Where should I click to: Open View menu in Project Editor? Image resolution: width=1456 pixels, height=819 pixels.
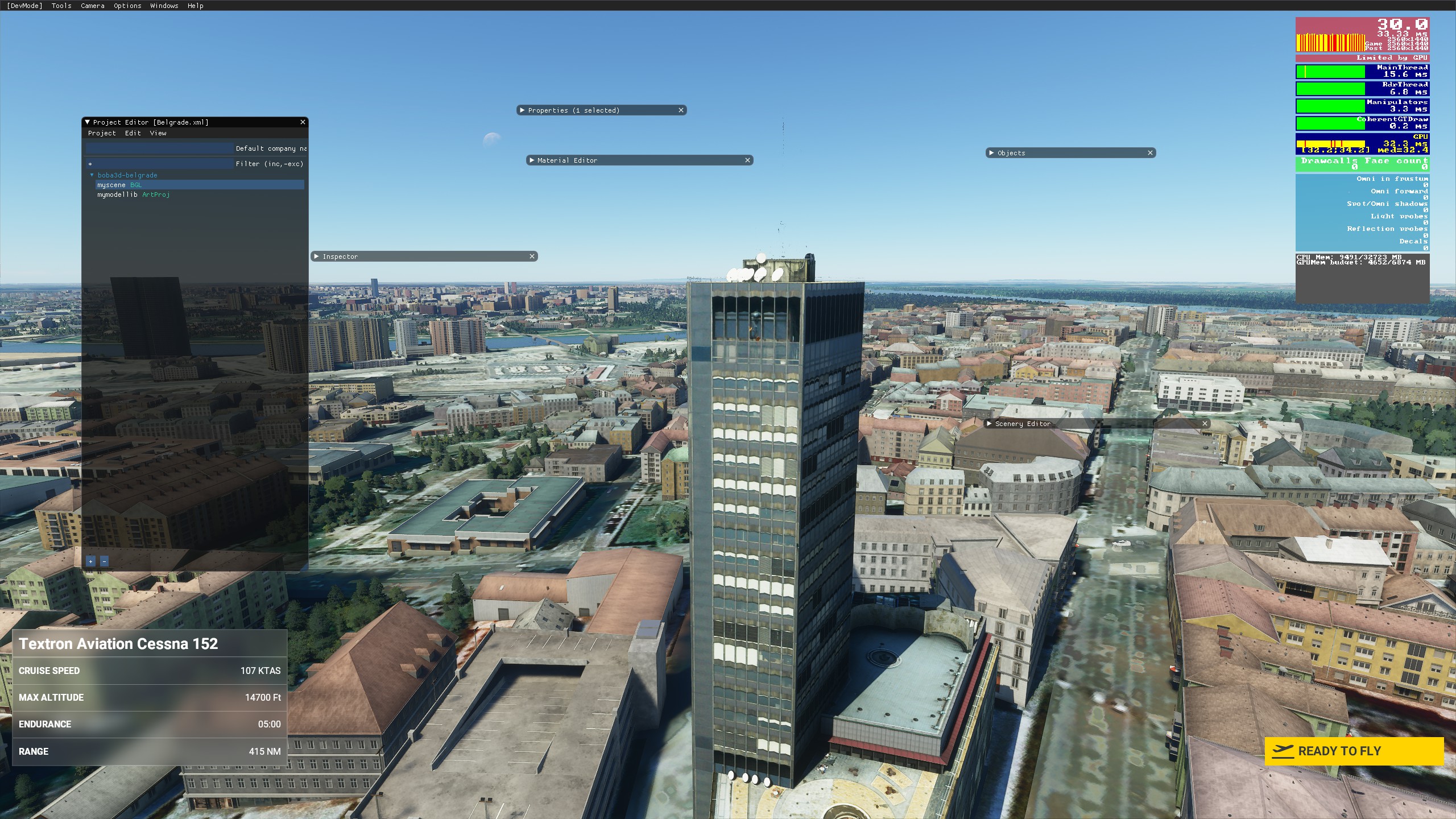pos(158,133)
